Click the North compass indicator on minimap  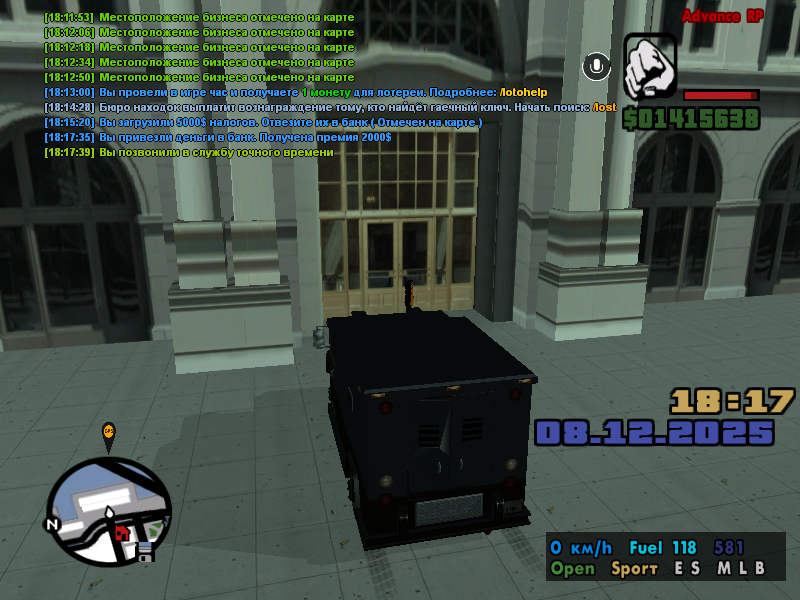[52, 524]
